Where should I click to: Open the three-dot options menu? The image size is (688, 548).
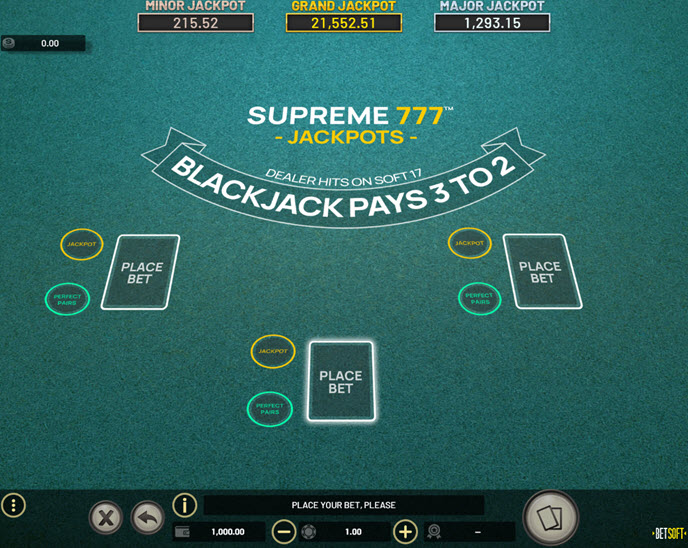click(x=14, y=505)
